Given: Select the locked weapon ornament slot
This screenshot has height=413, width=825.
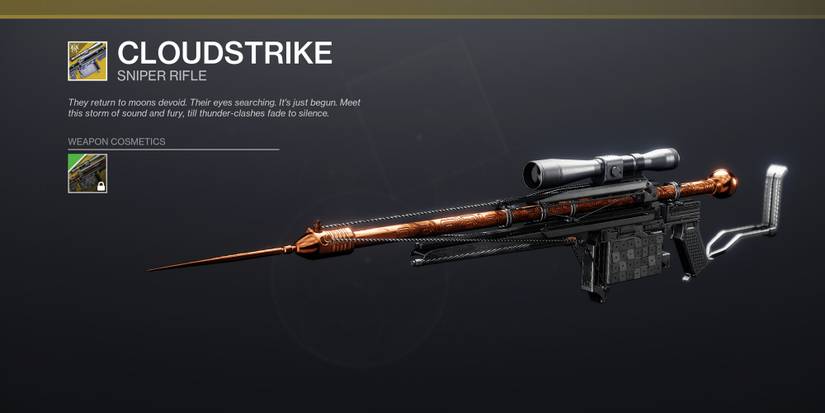Looking at the screenshot, I should tap(87, 173).
